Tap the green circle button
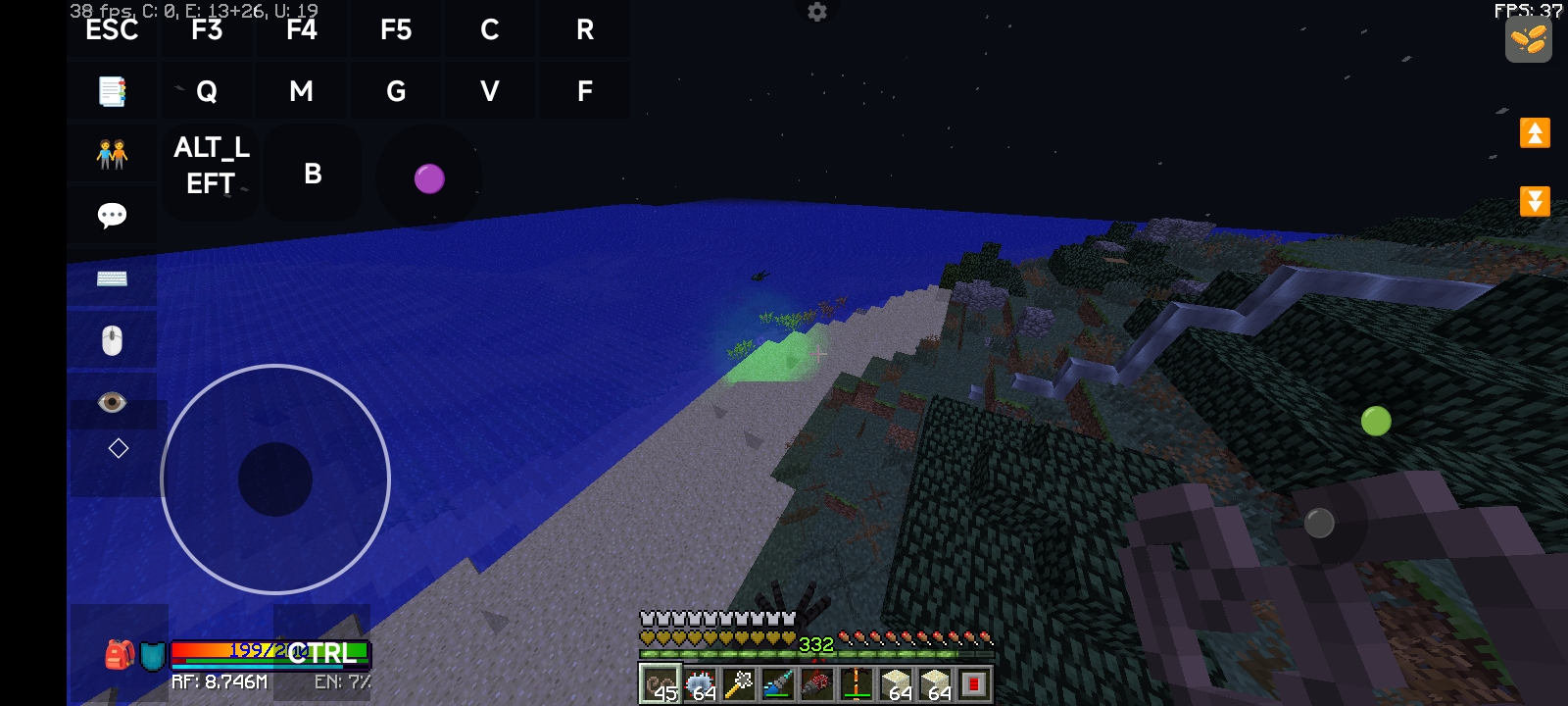 pos(1376,421)
